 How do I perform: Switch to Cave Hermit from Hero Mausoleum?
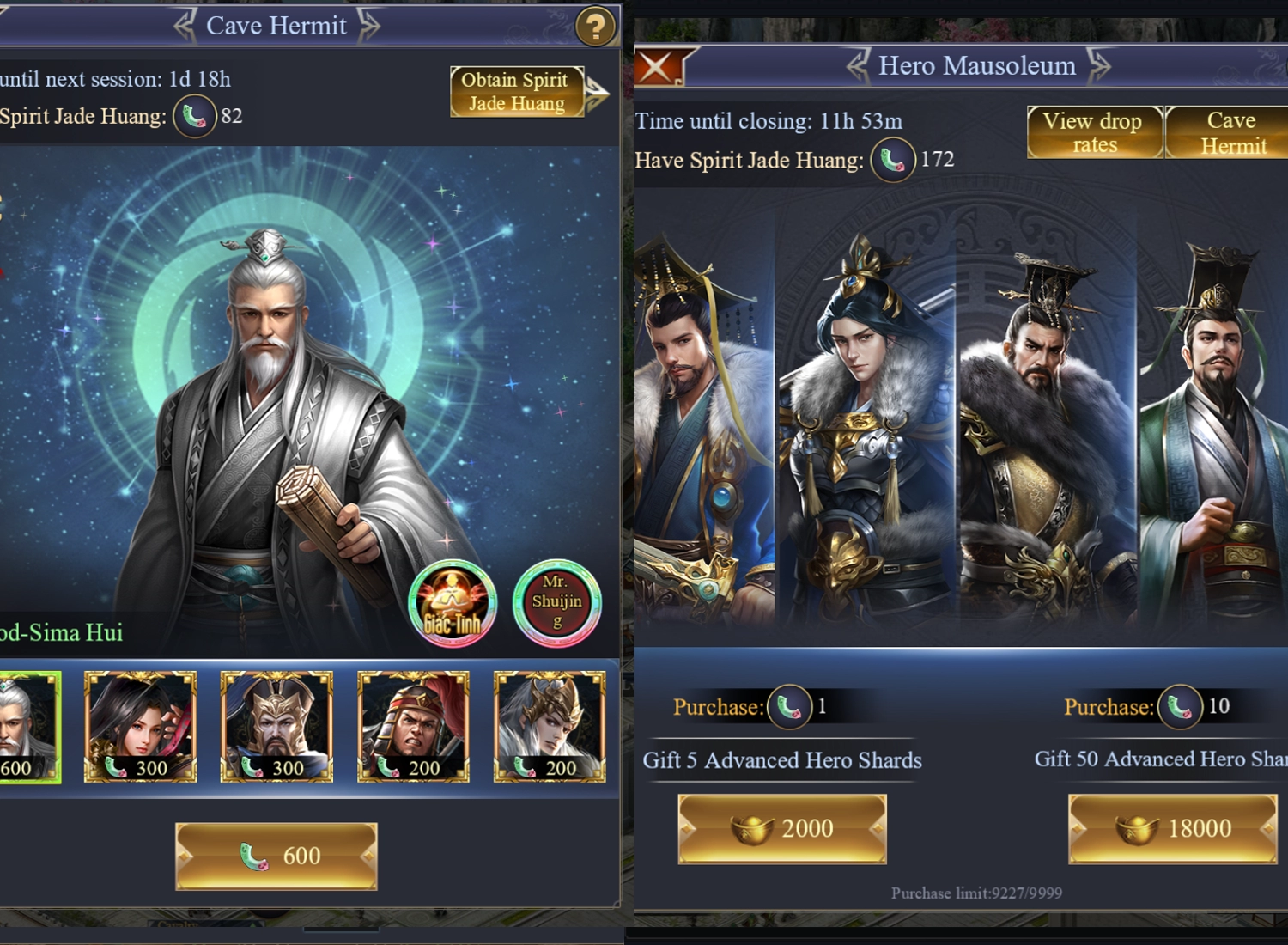tap(1230, 132)
